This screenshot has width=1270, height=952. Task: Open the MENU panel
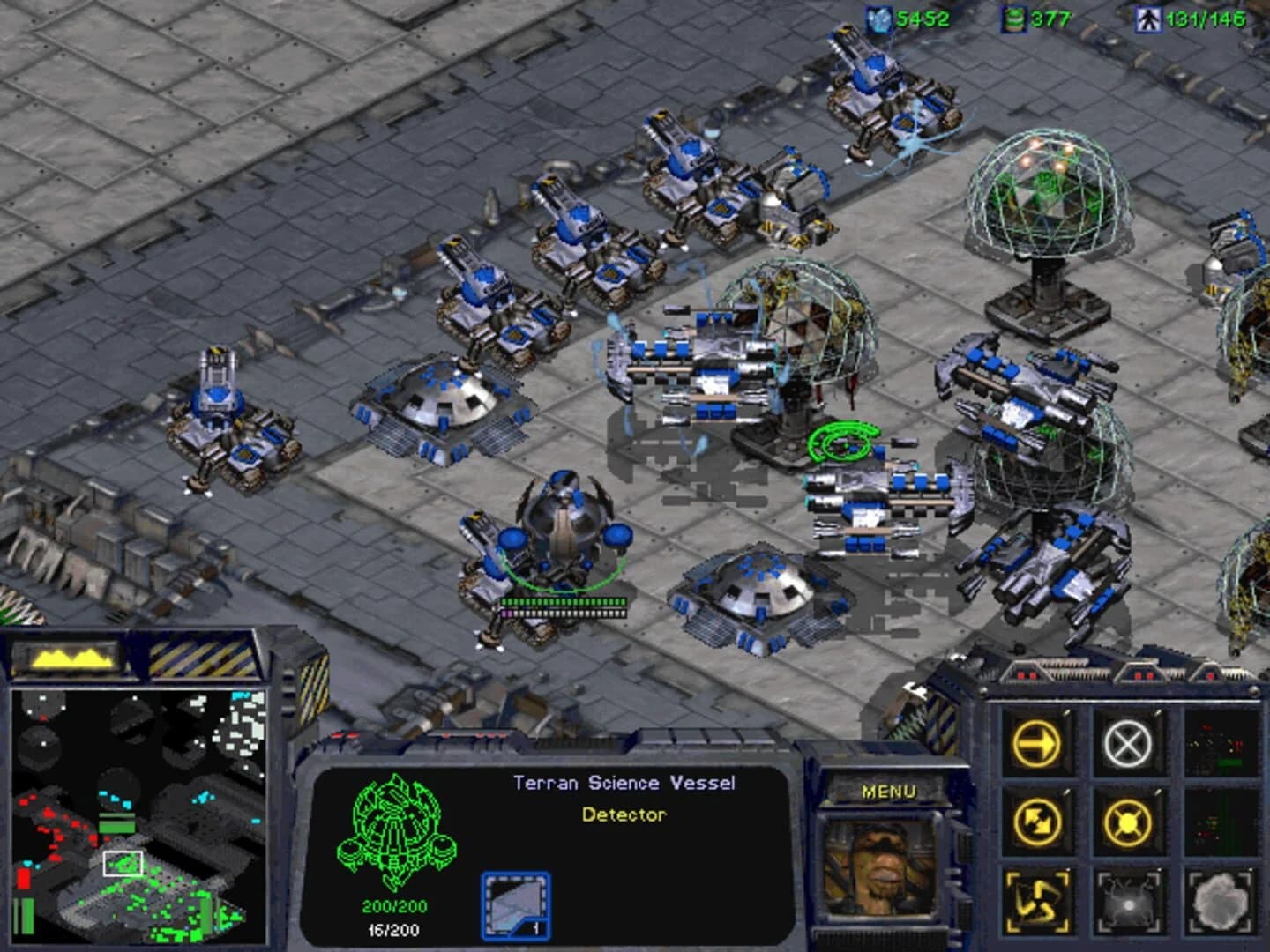(890, 792)
